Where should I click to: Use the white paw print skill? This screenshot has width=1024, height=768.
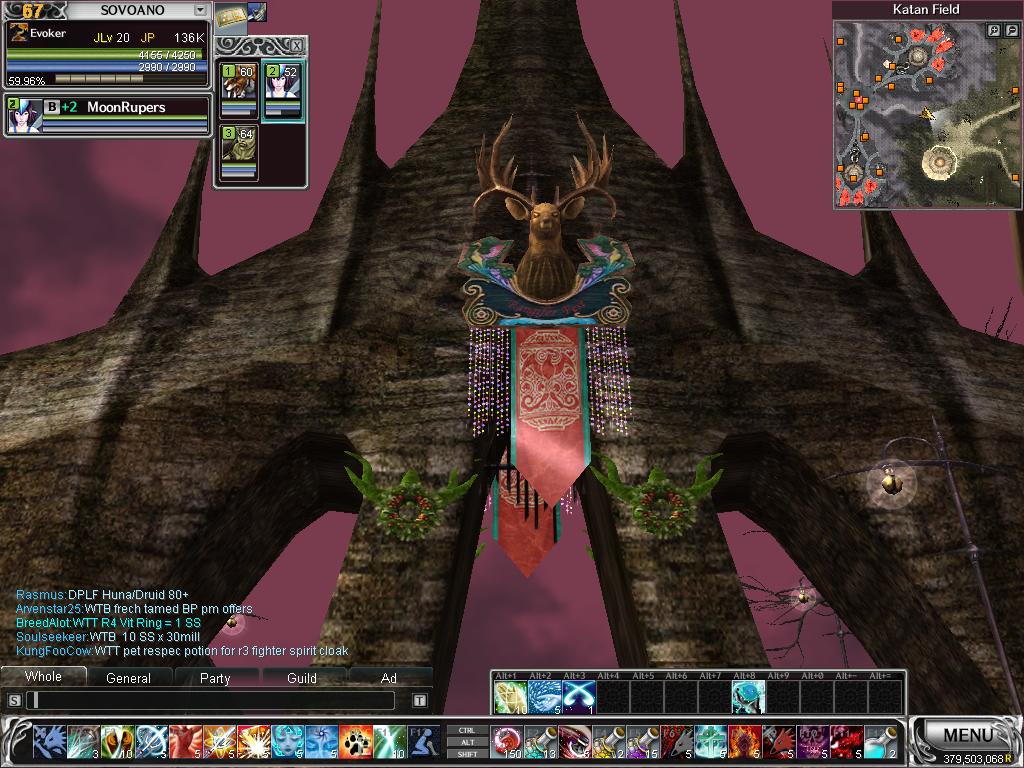[x=355, y=741]
